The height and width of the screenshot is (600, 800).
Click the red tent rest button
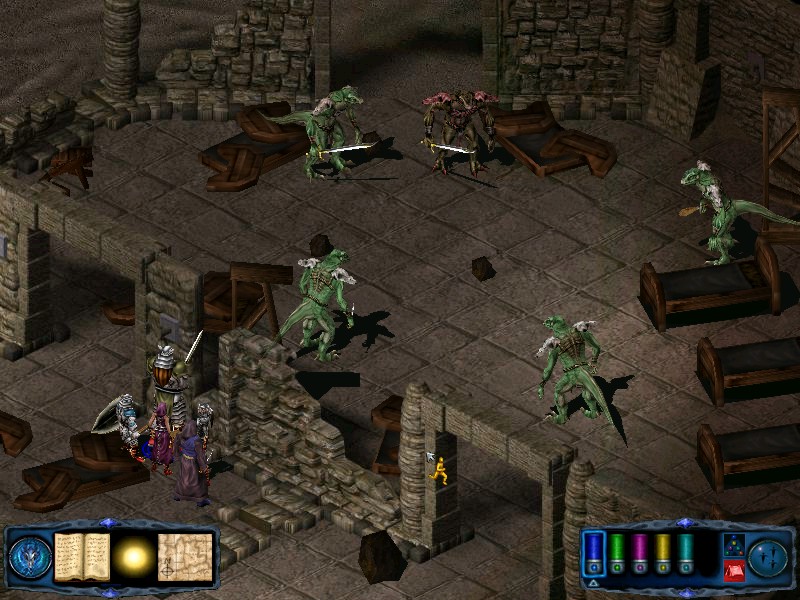click(733, 571)
